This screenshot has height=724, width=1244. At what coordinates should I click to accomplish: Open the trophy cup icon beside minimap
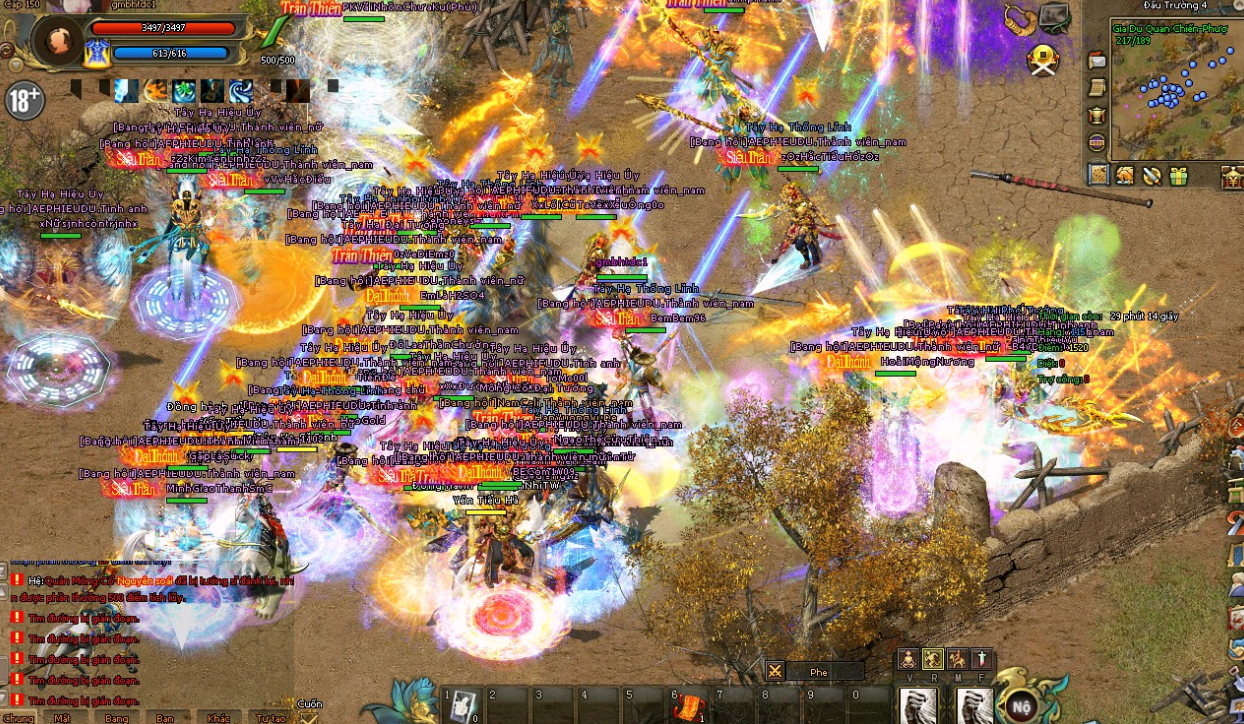pos(1097,115)
